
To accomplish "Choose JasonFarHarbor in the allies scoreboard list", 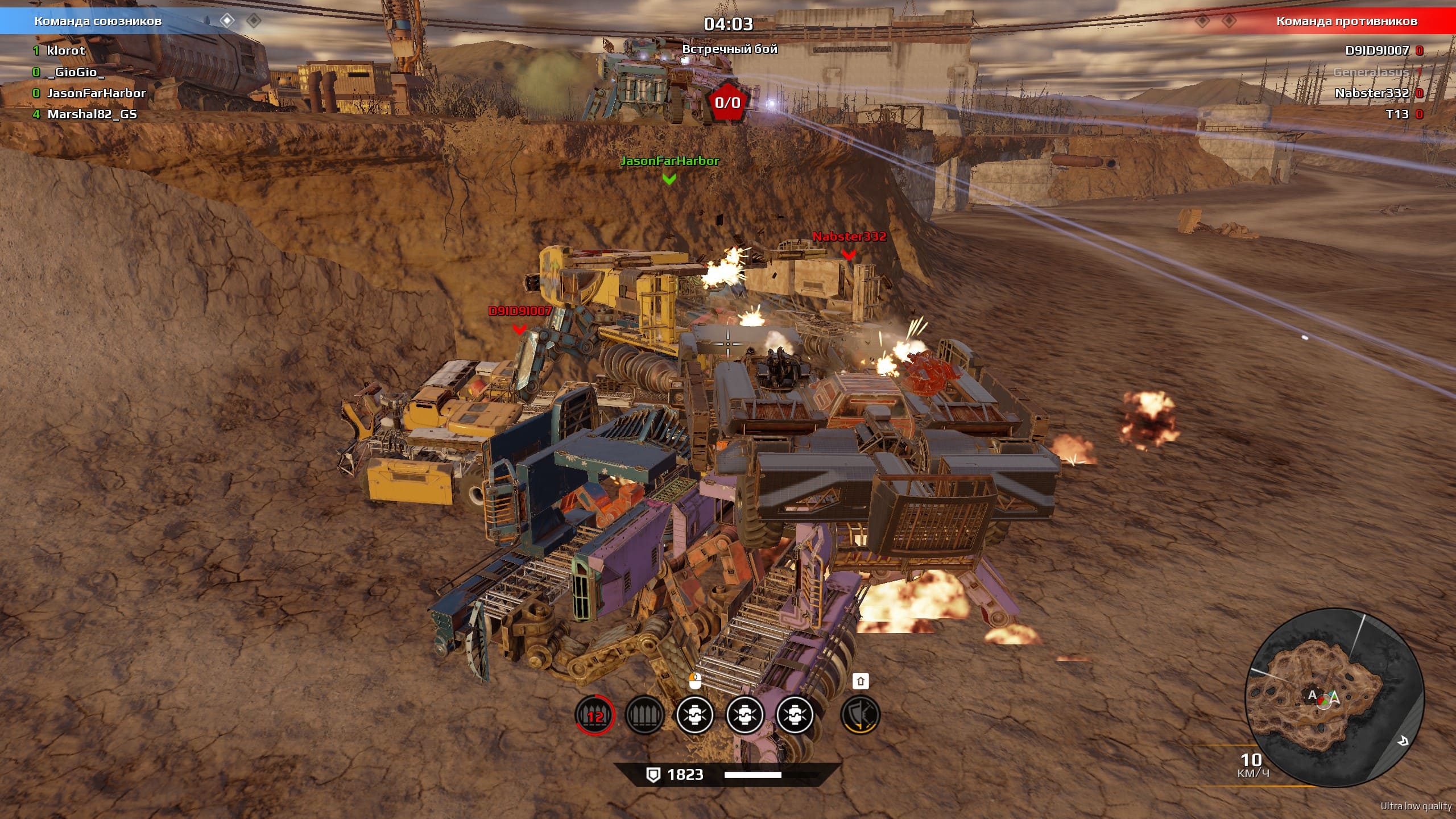I will click(96, 93).
